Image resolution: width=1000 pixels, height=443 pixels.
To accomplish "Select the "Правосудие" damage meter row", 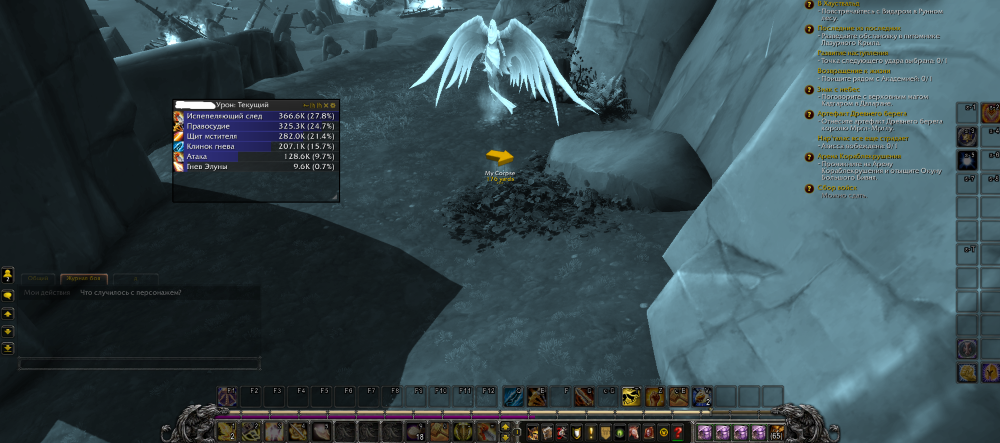I will 255,126.
